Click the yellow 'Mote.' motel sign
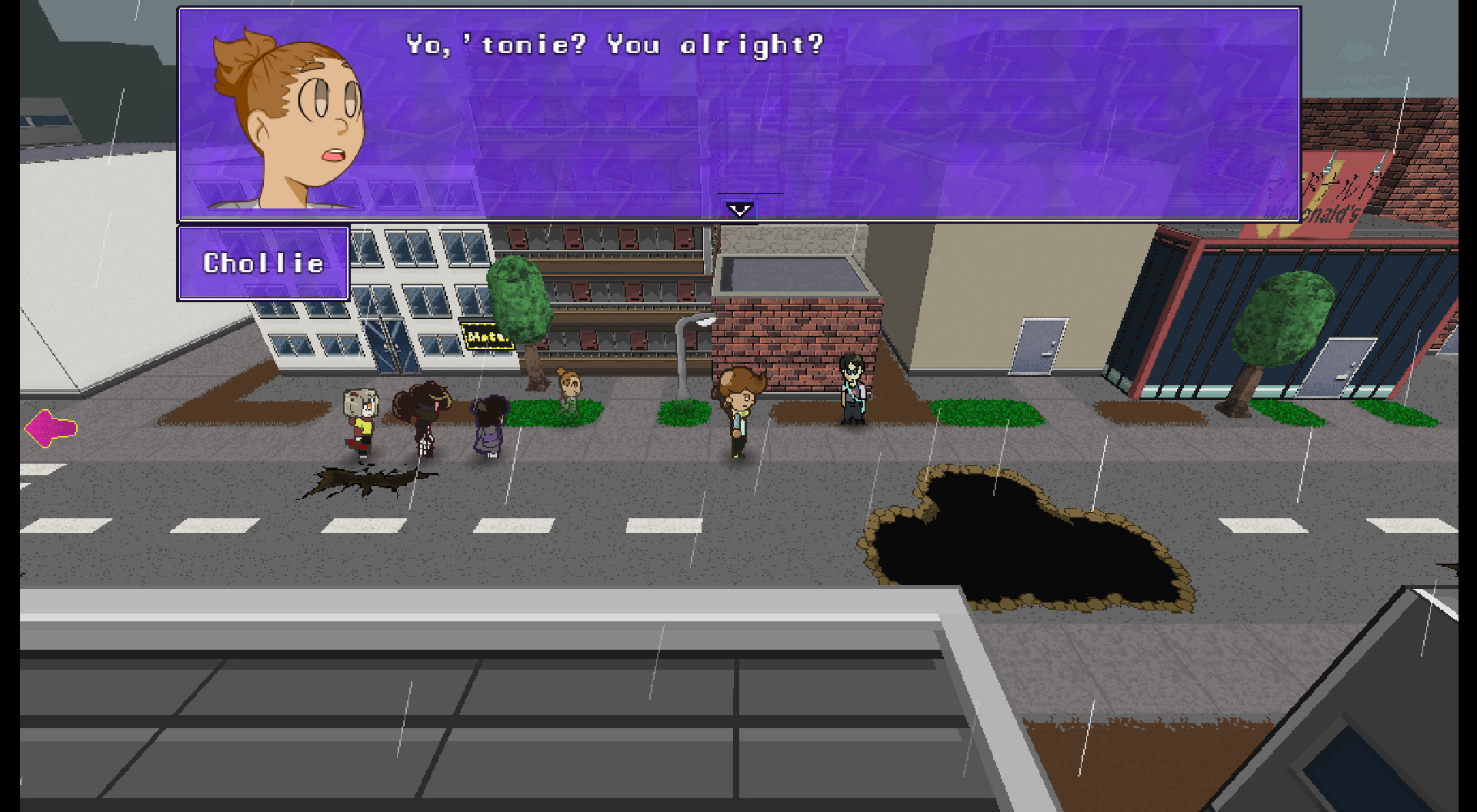1477x812 pixels. coord(487,336)
